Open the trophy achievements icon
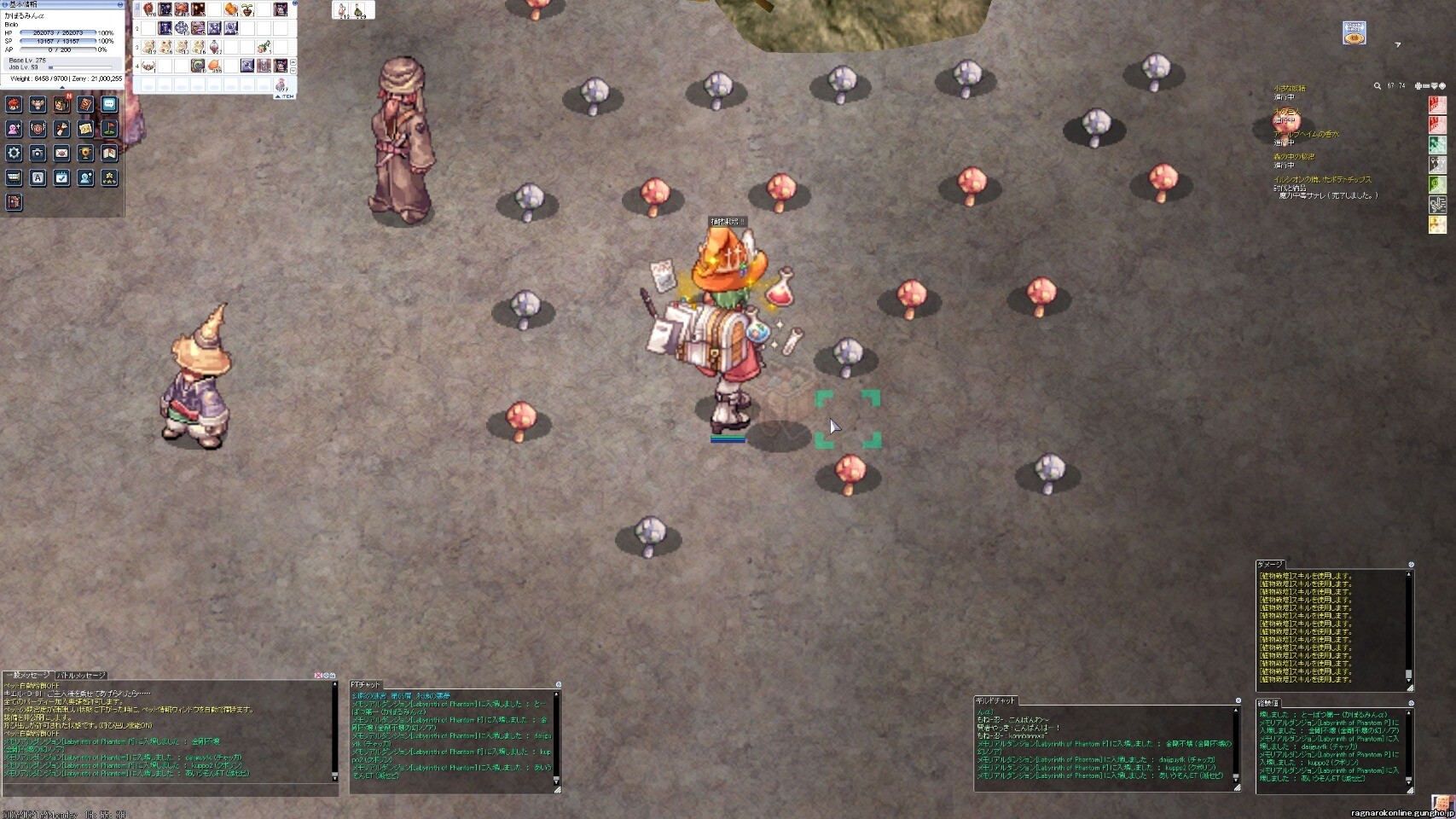The width and height of the screenshot is (1456, 819). pos(85,154)
